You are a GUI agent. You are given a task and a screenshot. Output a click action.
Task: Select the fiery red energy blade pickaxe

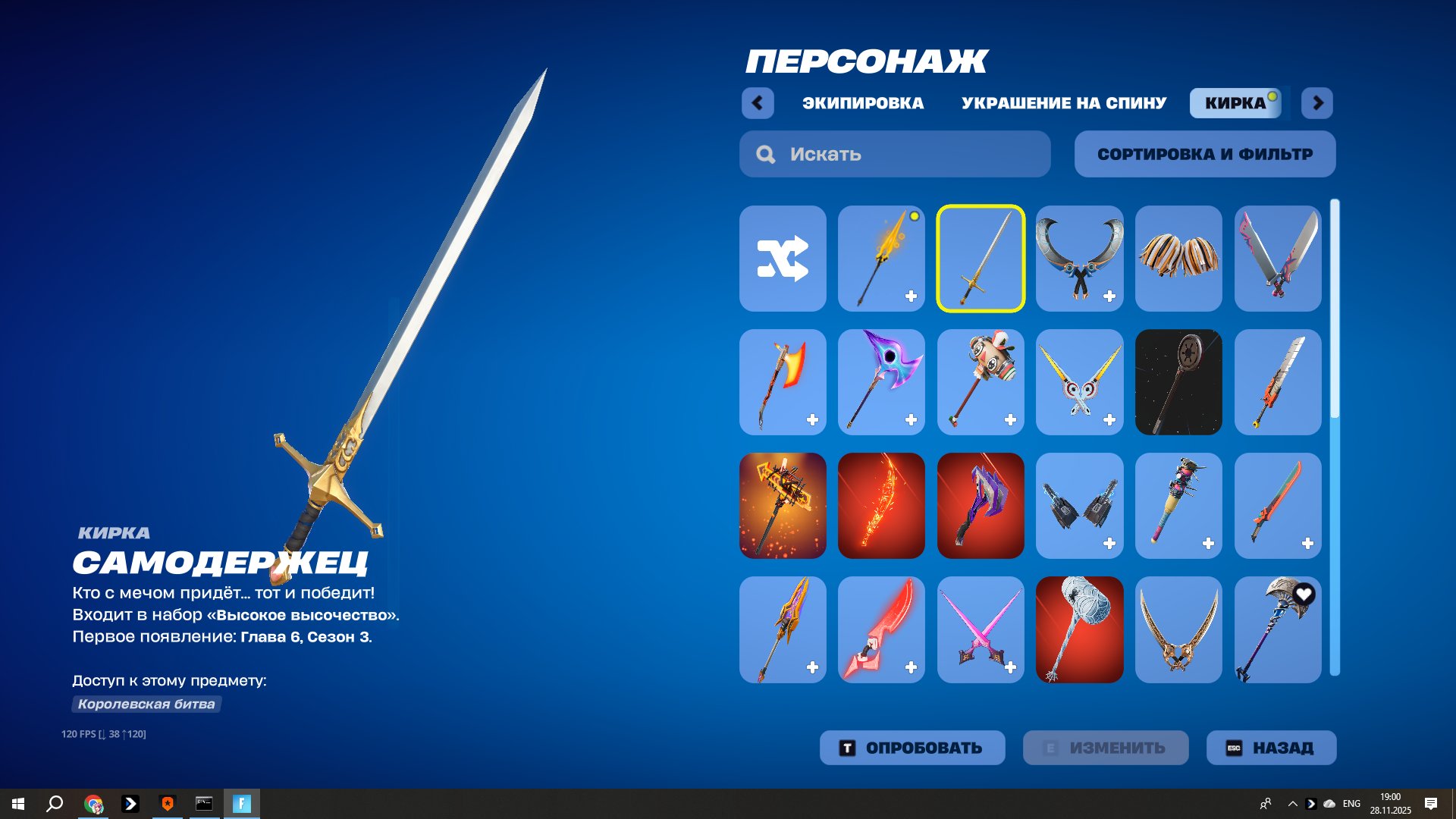881,506
